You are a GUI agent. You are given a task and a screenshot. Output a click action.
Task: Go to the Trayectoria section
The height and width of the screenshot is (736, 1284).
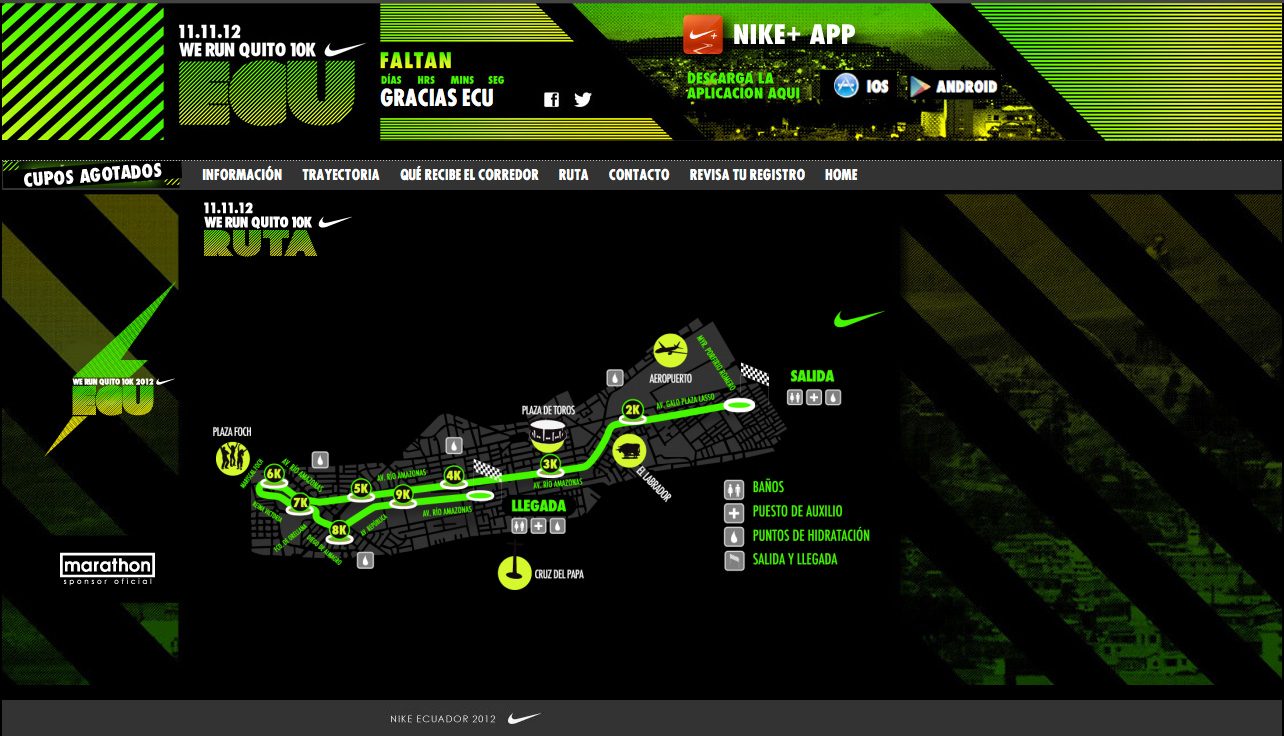pos(341,175)
